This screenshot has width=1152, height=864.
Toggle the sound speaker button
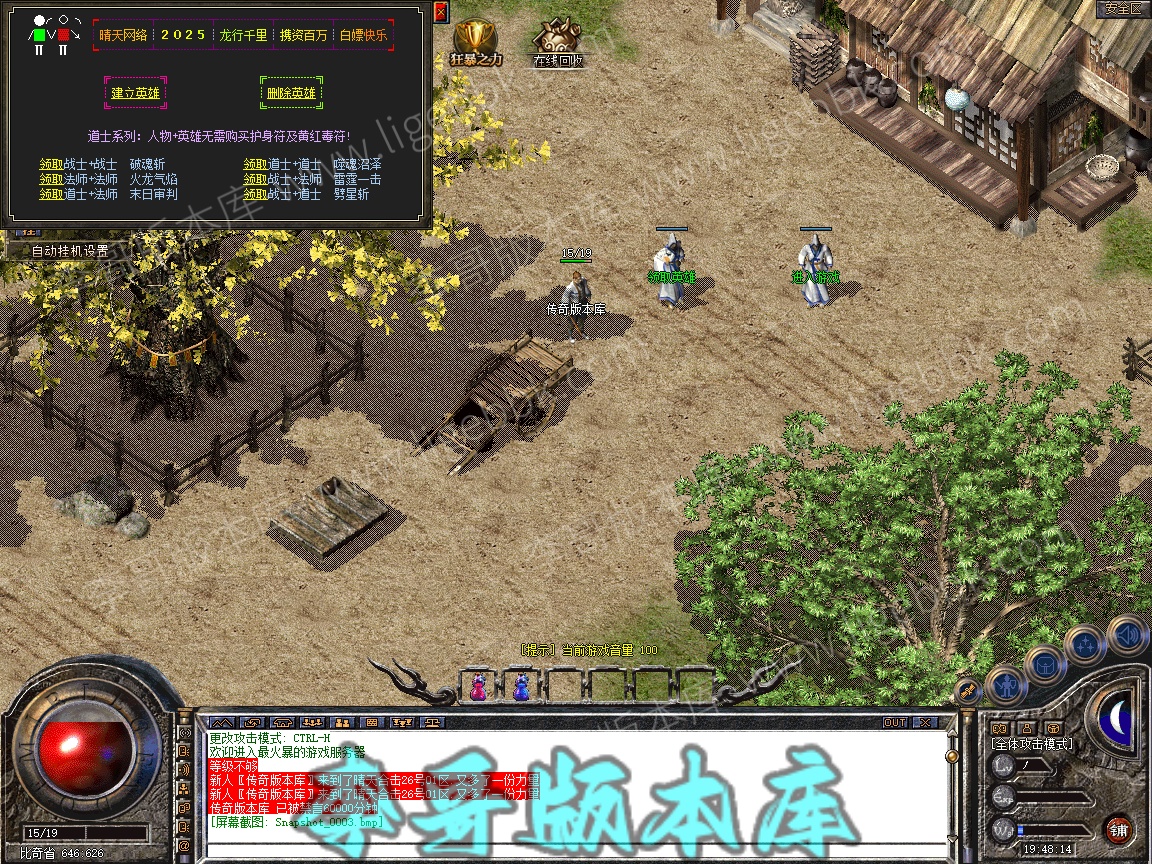pos(1127,635)
